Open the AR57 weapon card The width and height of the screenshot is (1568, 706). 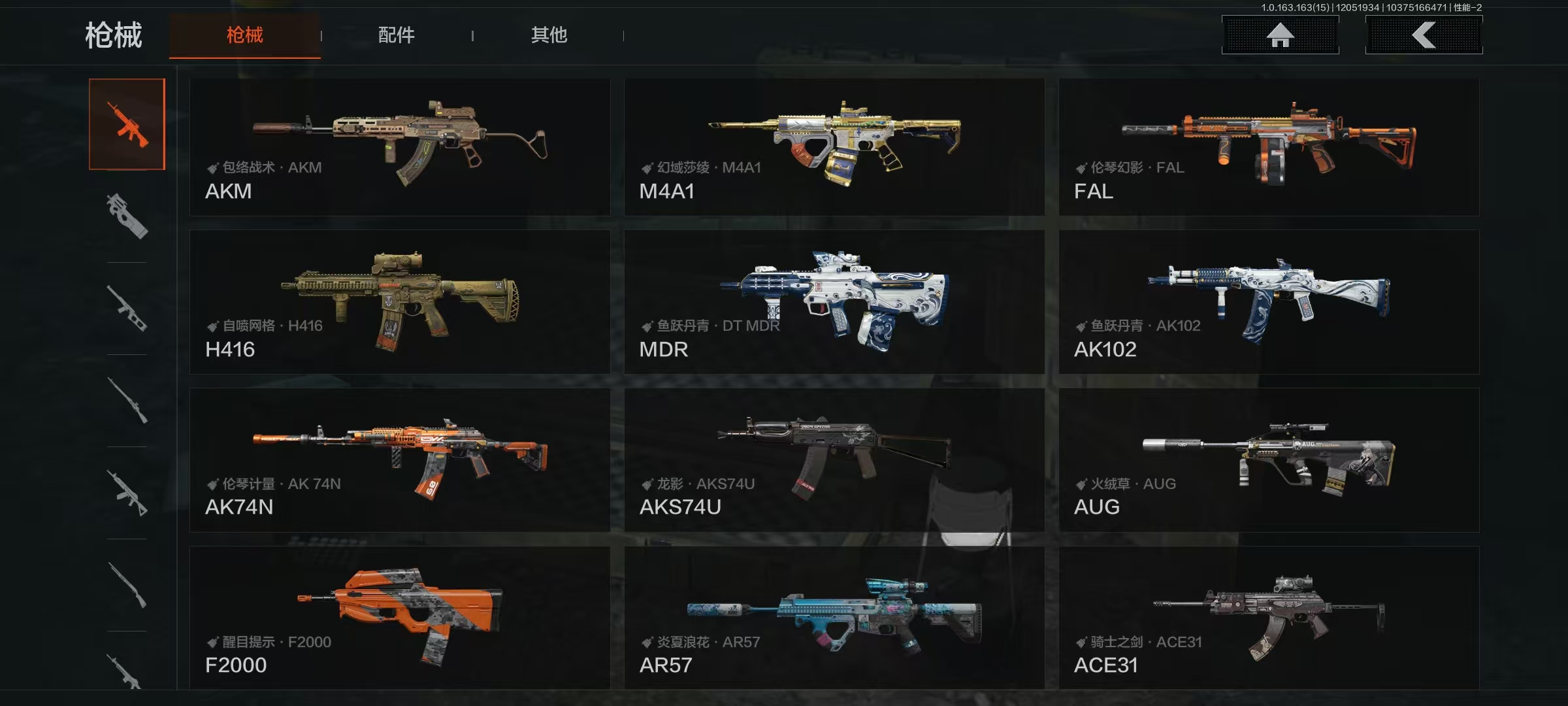tap(834, 618)
